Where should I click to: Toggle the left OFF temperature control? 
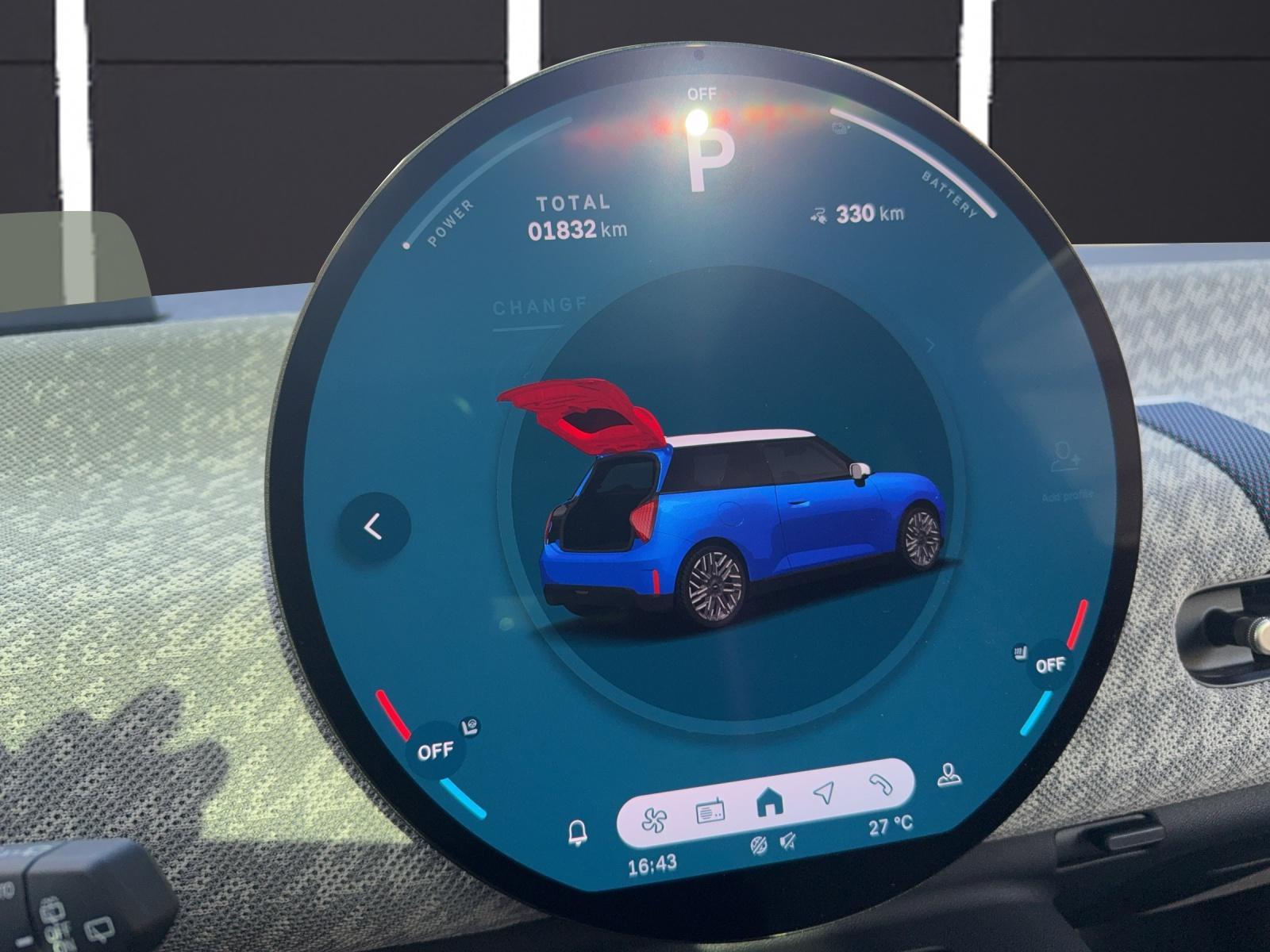click(435, 750)
